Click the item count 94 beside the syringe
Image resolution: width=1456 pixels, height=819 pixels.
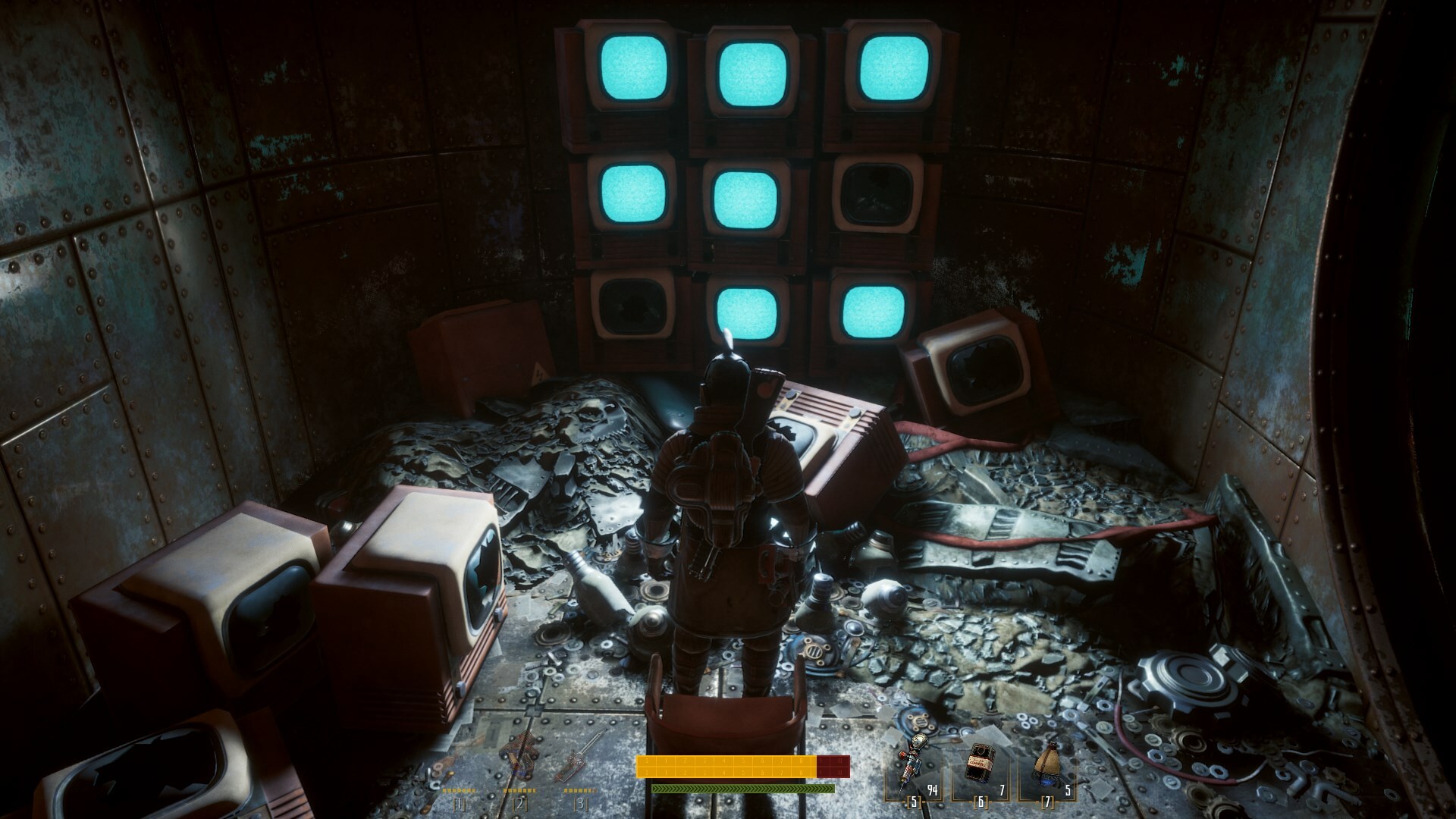click(933, 790)
